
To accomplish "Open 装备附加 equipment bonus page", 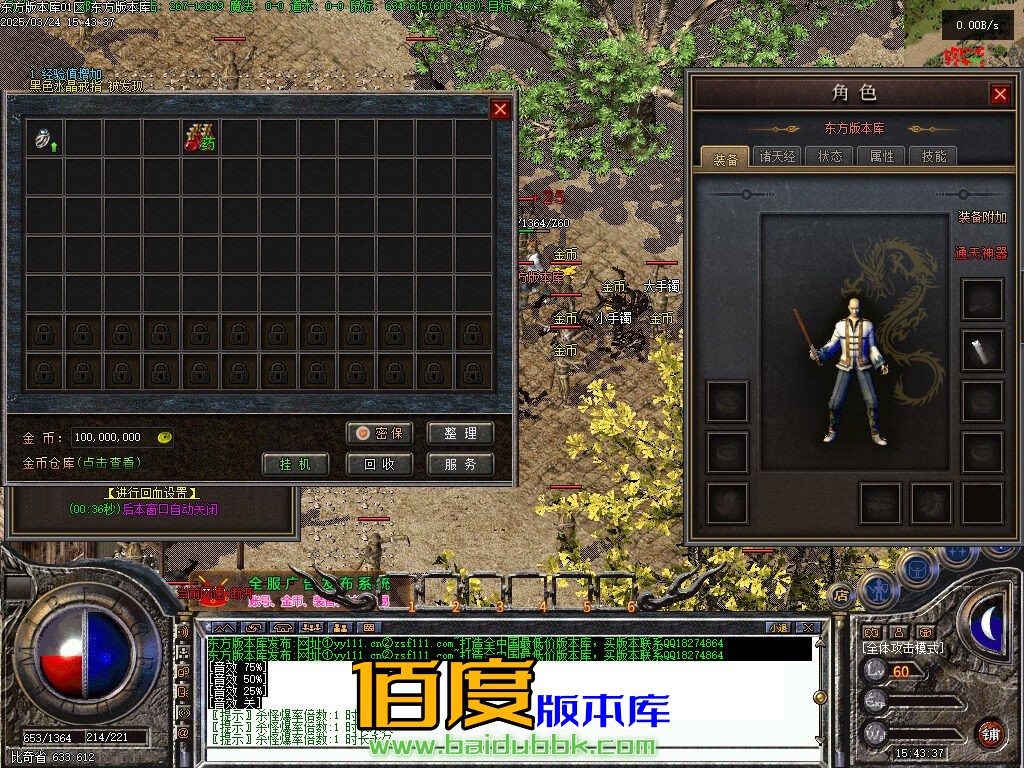I will click(982, 217).
